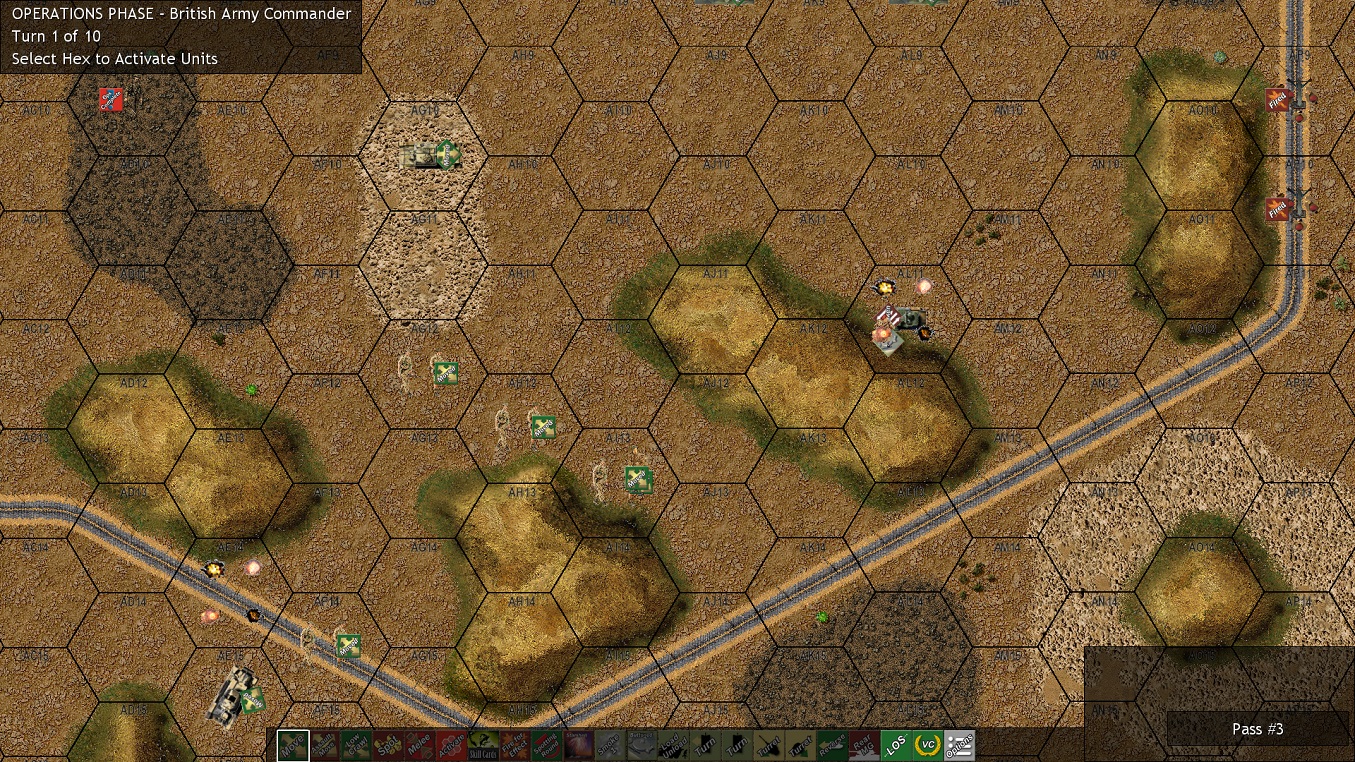Click the Pass #3 button

pyautogui.click(x=1256, y=729)
